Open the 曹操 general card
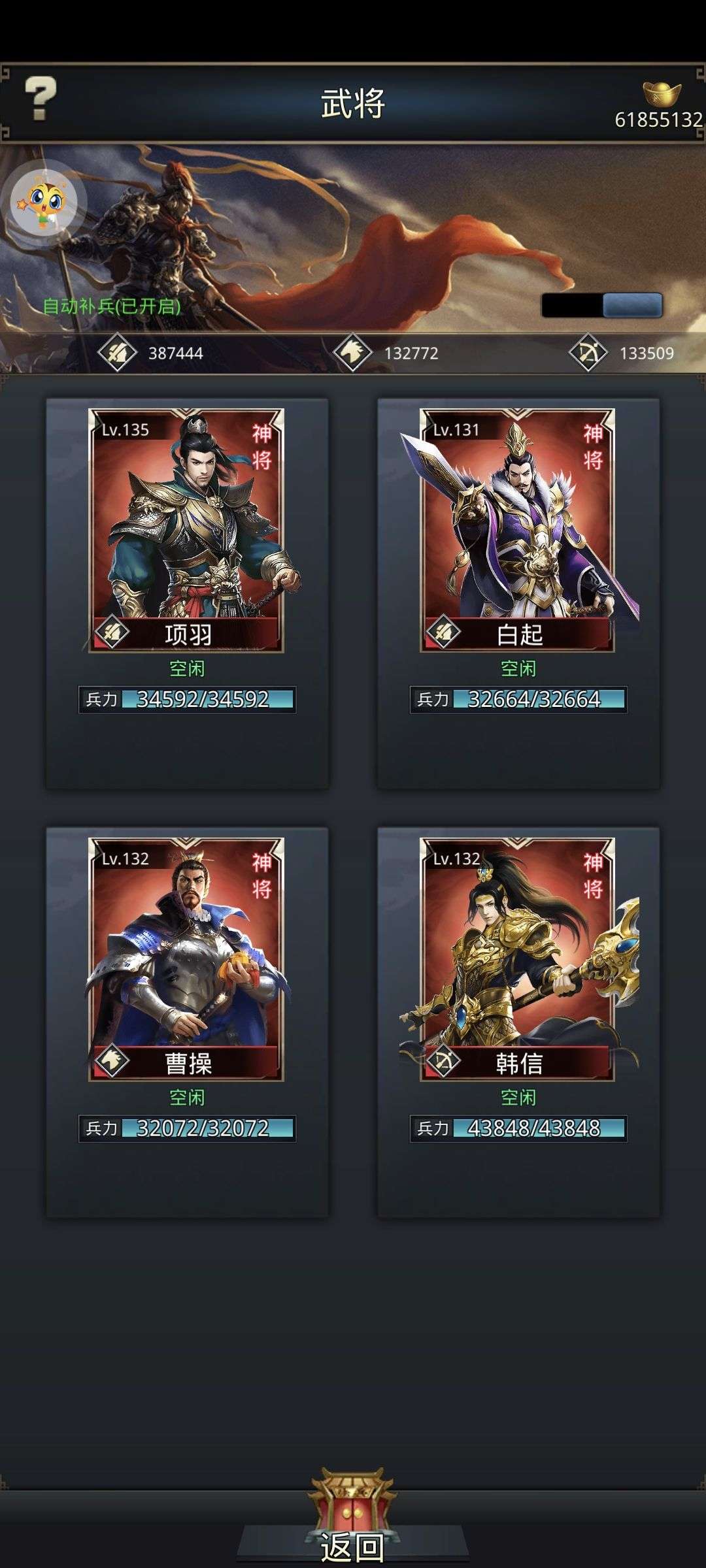The image size is (706, 1568). tap(186, 959)
